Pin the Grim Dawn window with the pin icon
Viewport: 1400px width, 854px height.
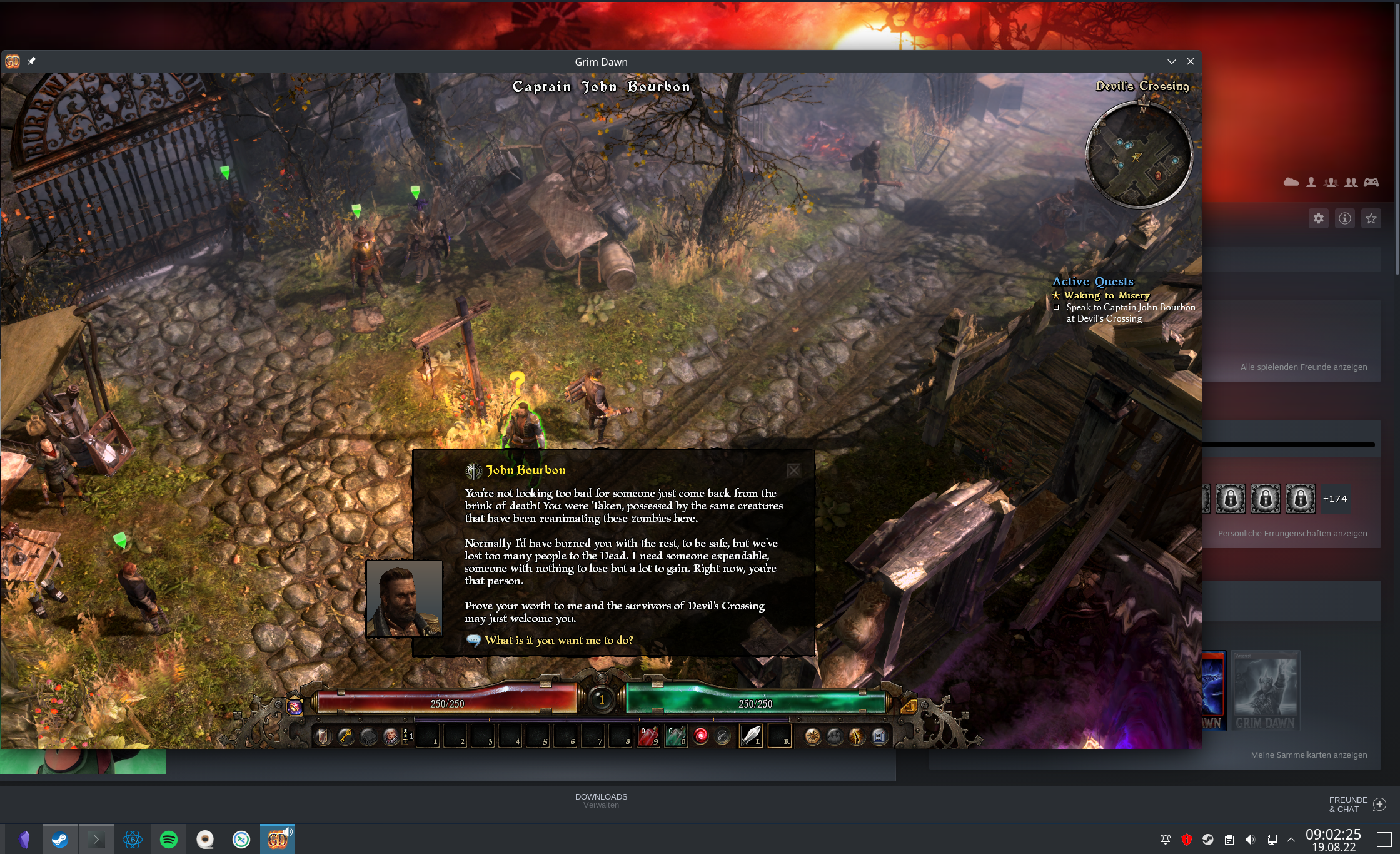31,61
